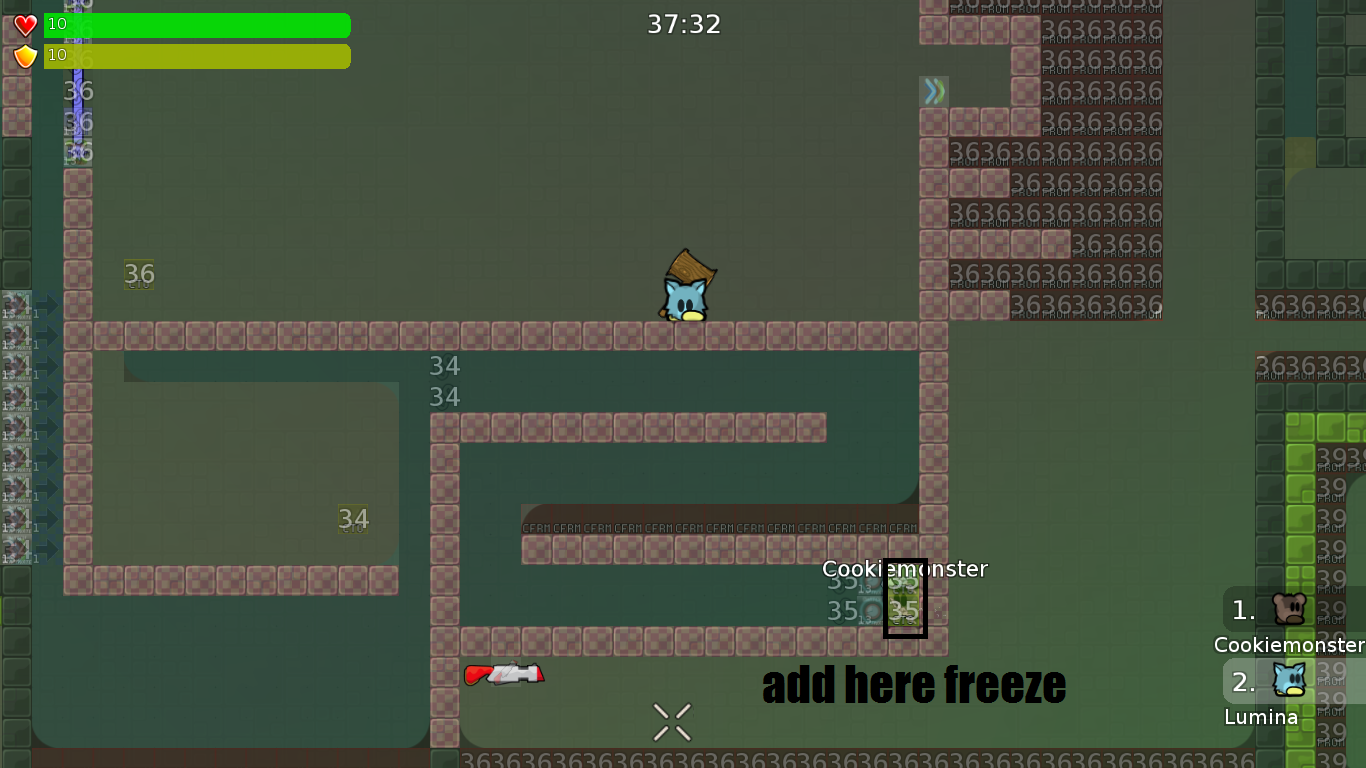Pick up the rocket weapon on the ground
This screenshot has height=768, width=1366.
tap(504, 673)
